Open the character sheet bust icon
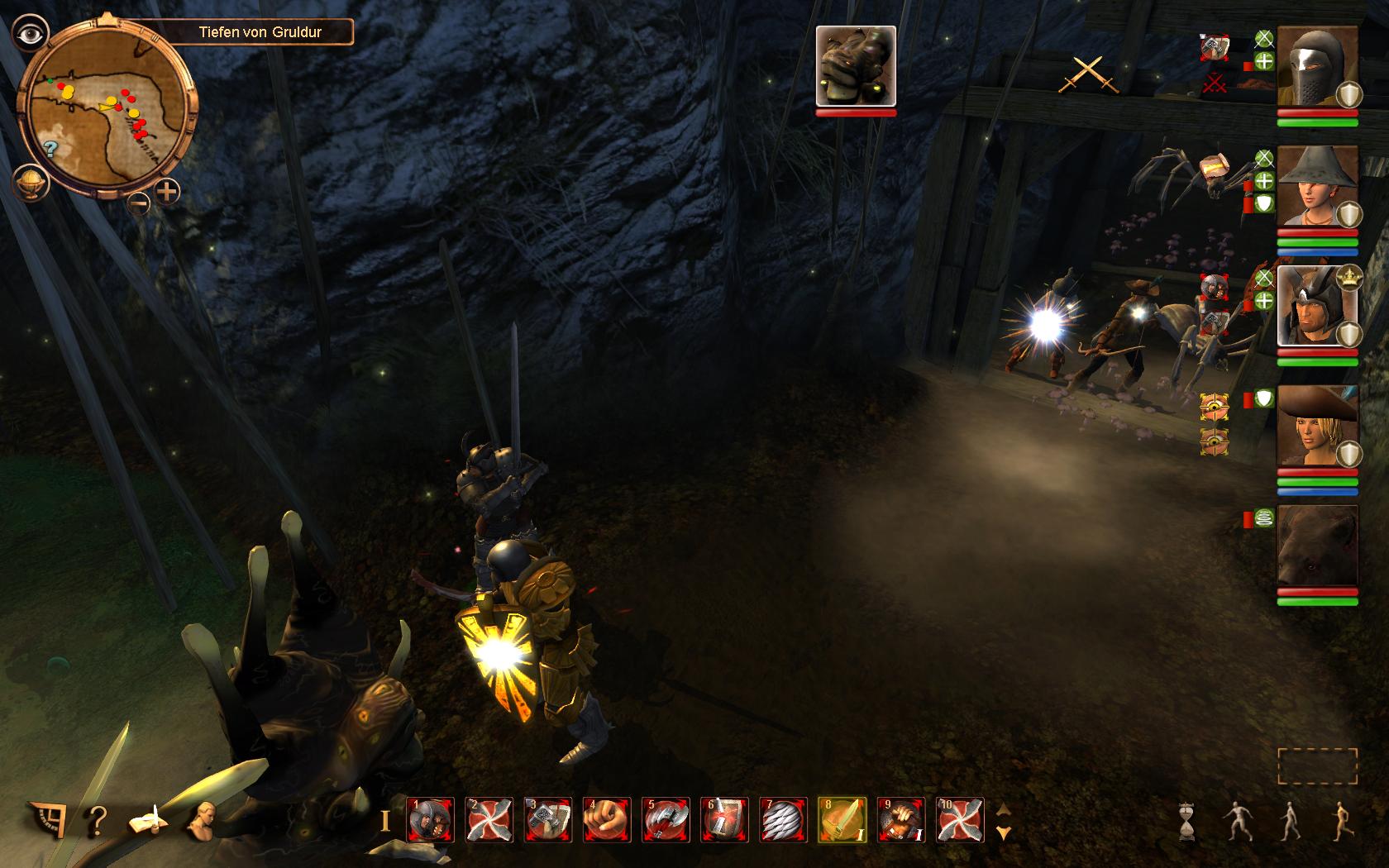The image size is (1389, 868). pos(201,818)
